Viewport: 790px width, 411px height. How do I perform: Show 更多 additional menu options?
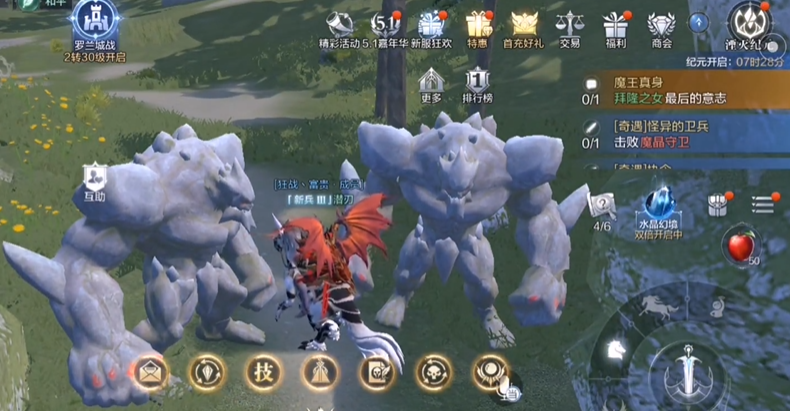[431, 84]
